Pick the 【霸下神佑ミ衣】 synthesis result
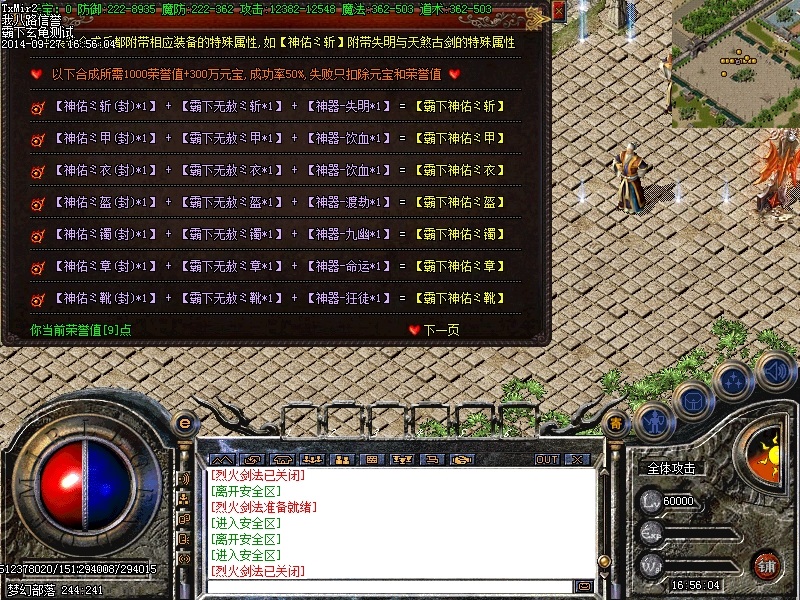 [461, 171]
